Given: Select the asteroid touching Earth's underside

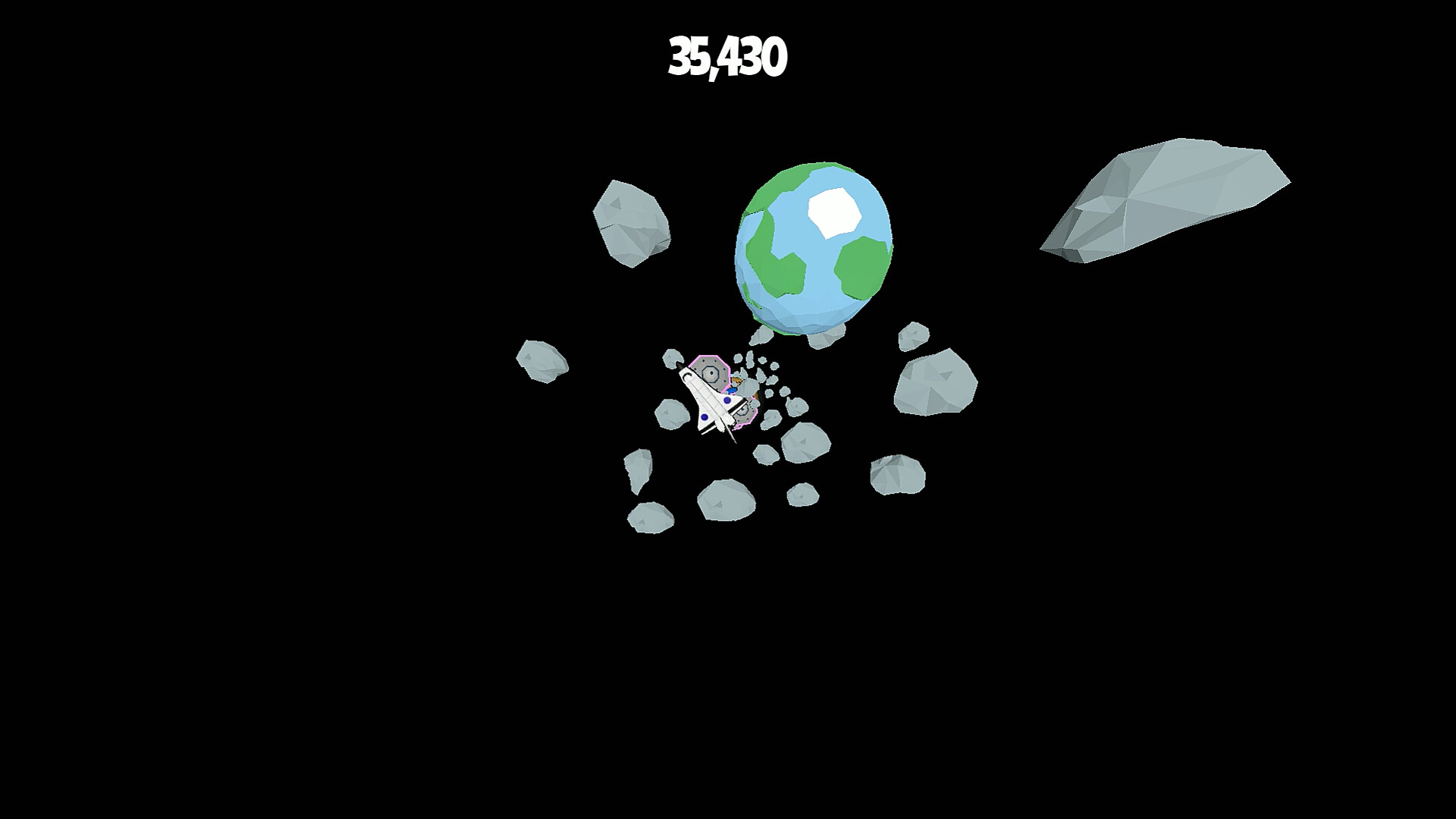Looking at the screenshot, I should [x=827, y=337].
